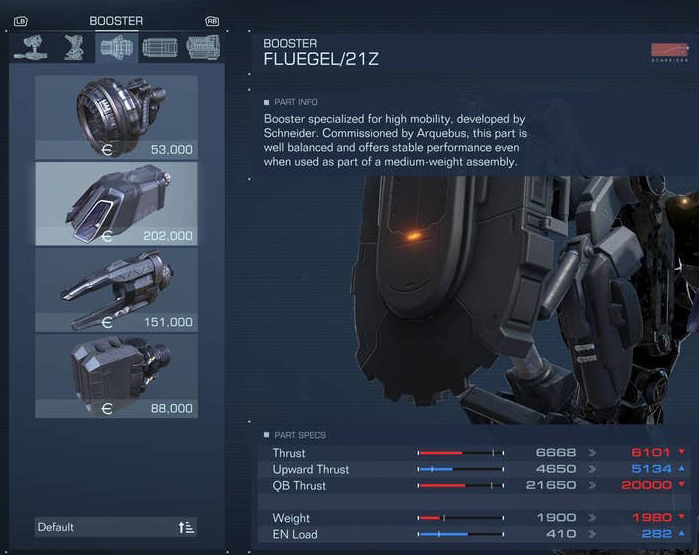Switch to the arms parts tab
The width and height of the screenshot is (699, 555).
31,47
